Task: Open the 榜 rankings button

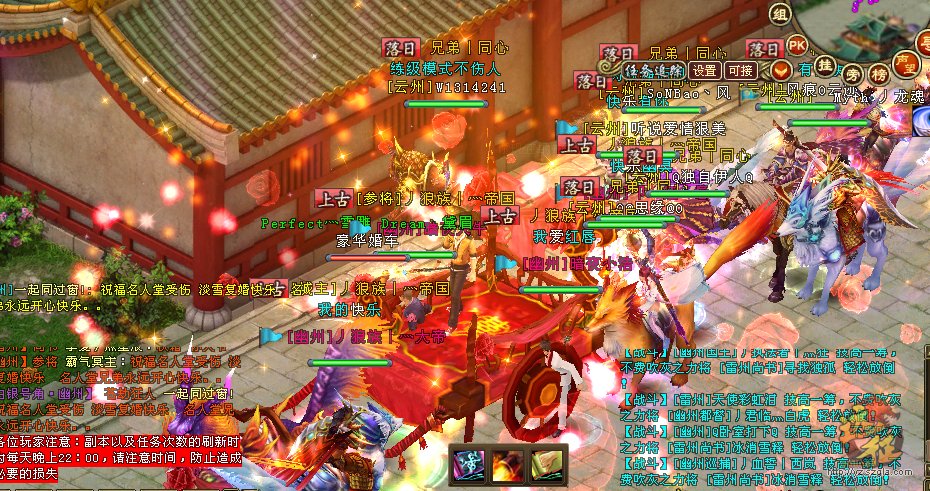Action: click(x=879, y=74)
